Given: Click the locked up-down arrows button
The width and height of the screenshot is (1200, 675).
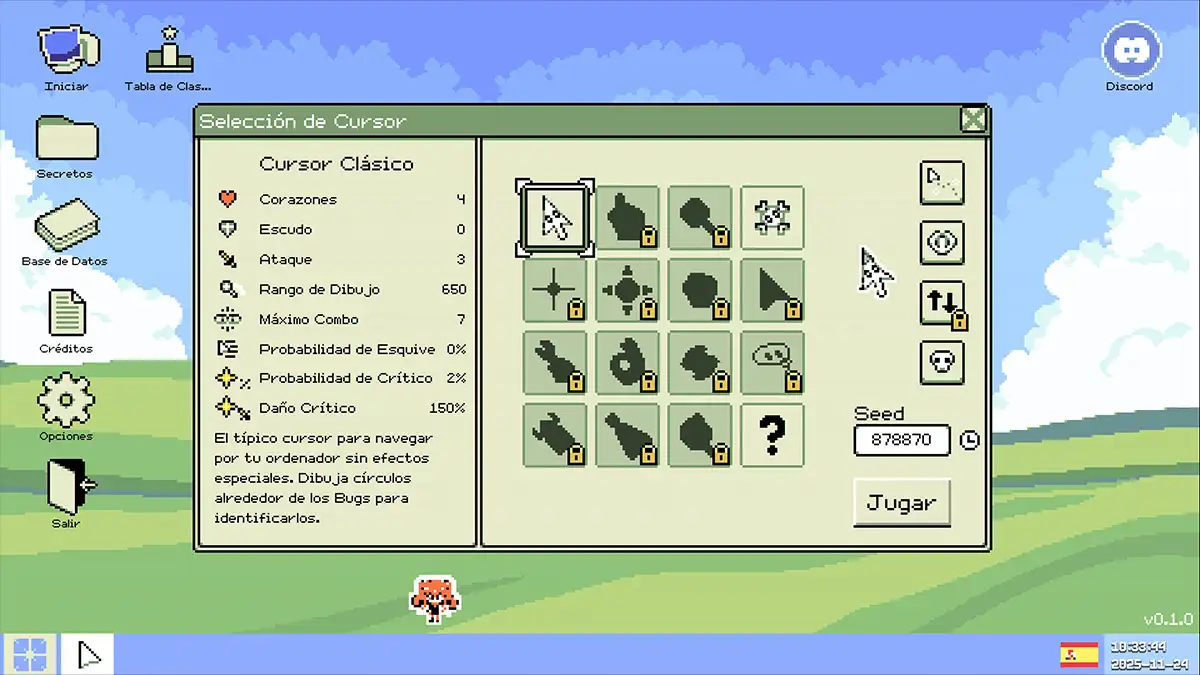Looking at the screenshot, I should pos(942,303).
